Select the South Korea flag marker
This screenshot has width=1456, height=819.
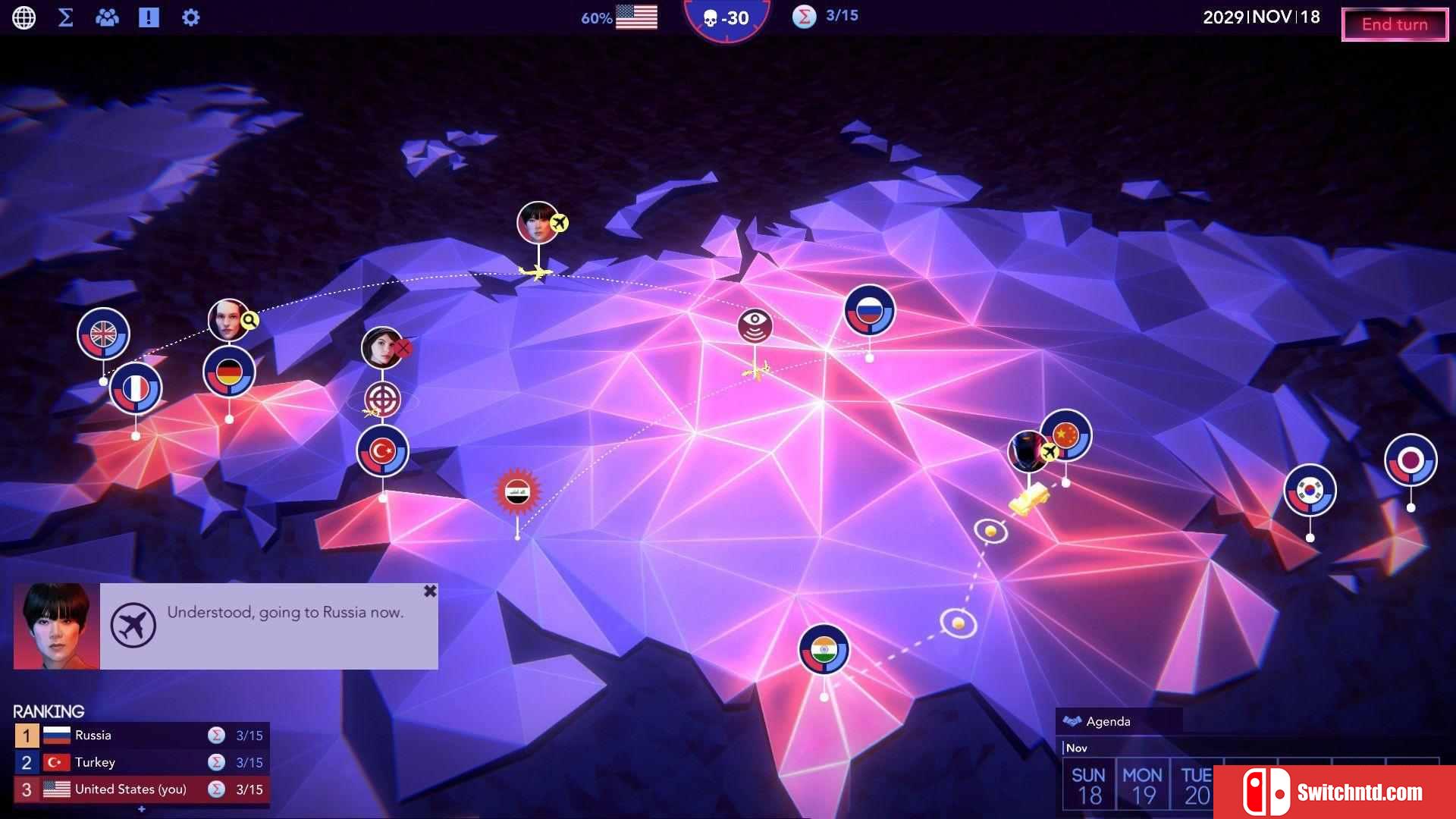tap(1310, 490)
